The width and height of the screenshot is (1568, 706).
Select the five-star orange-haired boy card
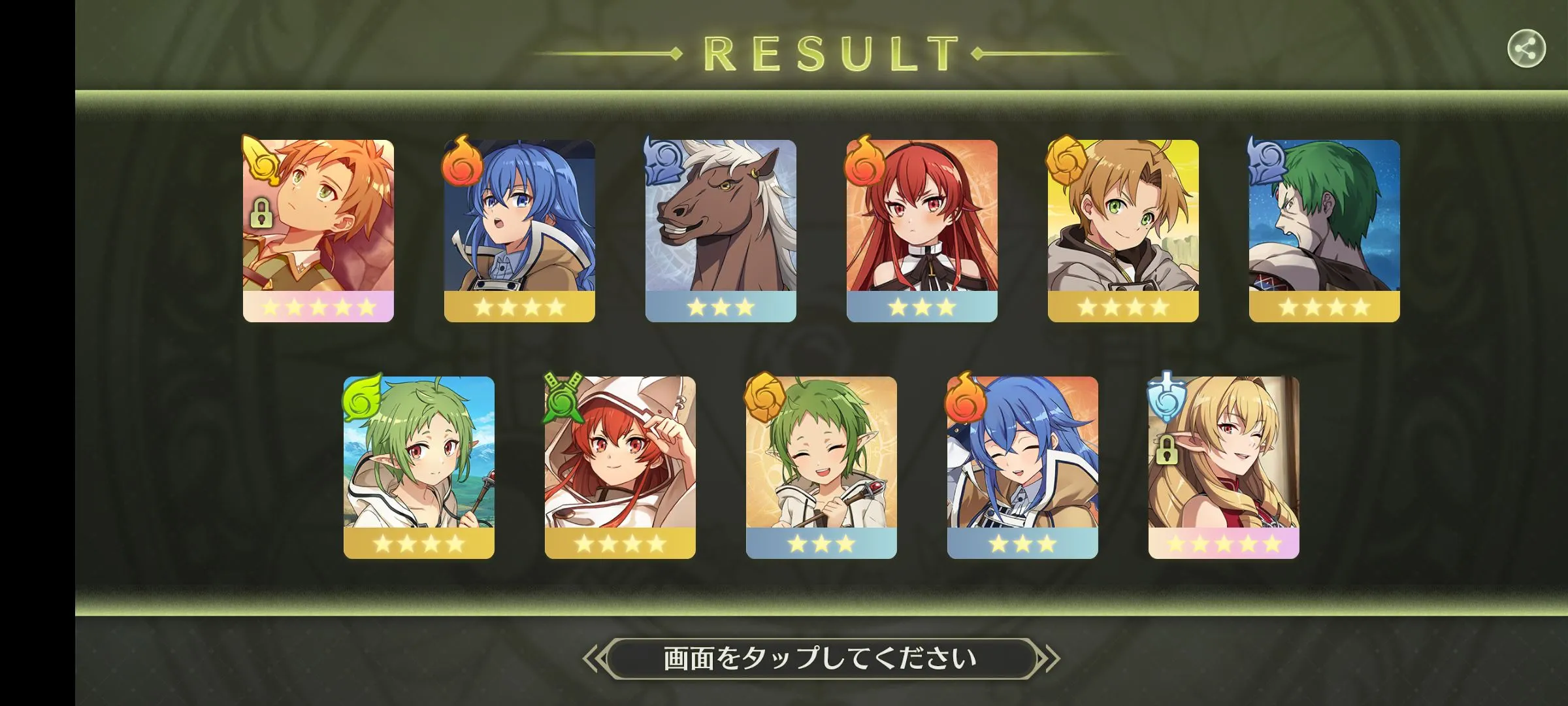click(318, 230)
